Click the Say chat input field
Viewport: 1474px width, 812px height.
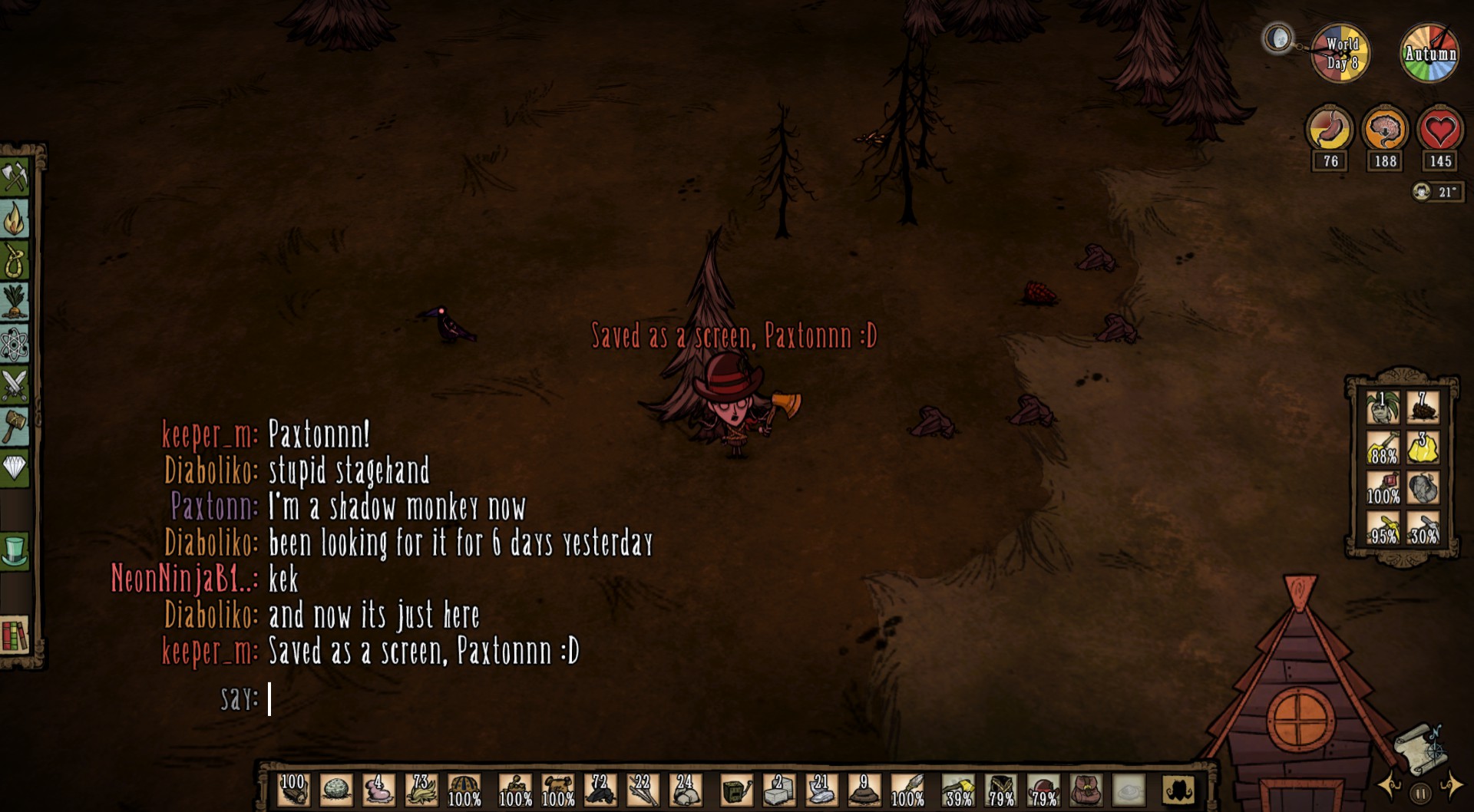(x=270, y=700)
